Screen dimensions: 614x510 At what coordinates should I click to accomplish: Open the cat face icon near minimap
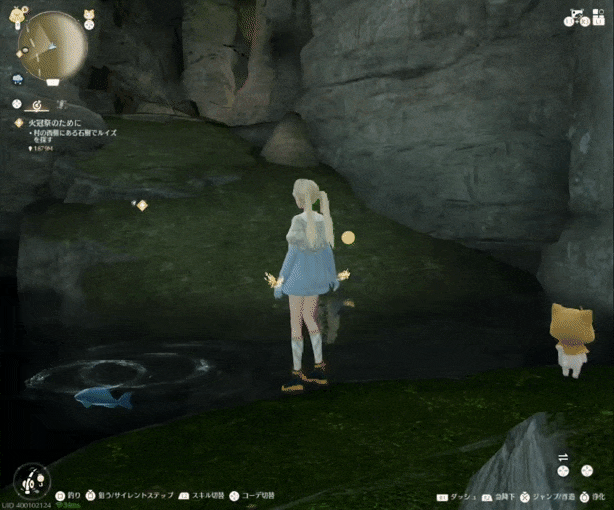coord(87,12)
